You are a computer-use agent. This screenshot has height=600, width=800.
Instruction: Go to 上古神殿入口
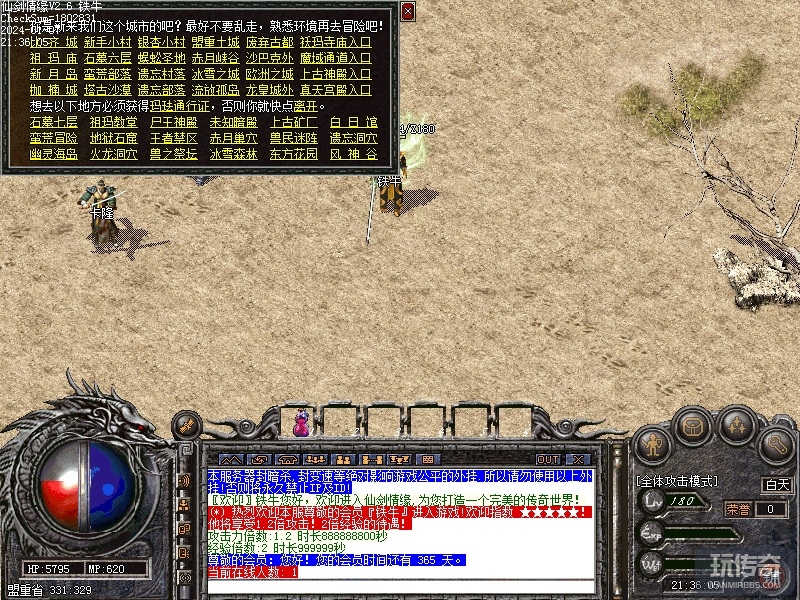(x=336, y=74)
